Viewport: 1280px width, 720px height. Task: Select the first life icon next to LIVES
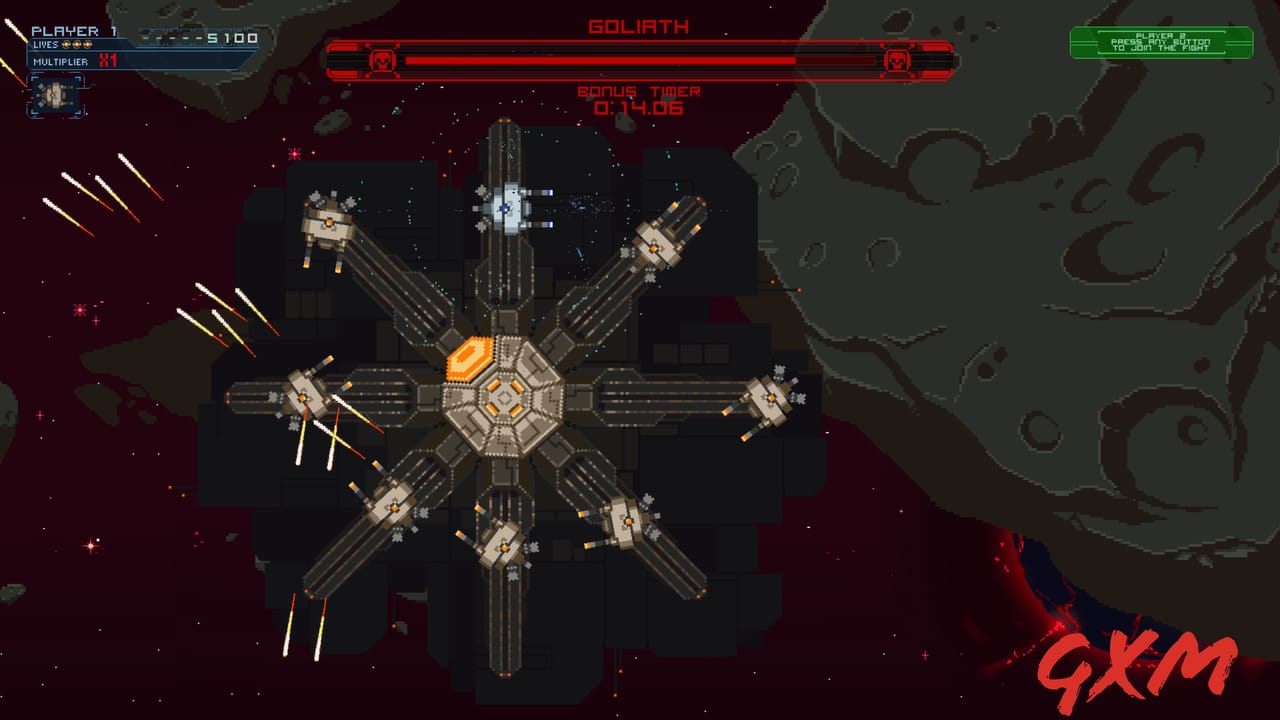[x=65, y=45]
